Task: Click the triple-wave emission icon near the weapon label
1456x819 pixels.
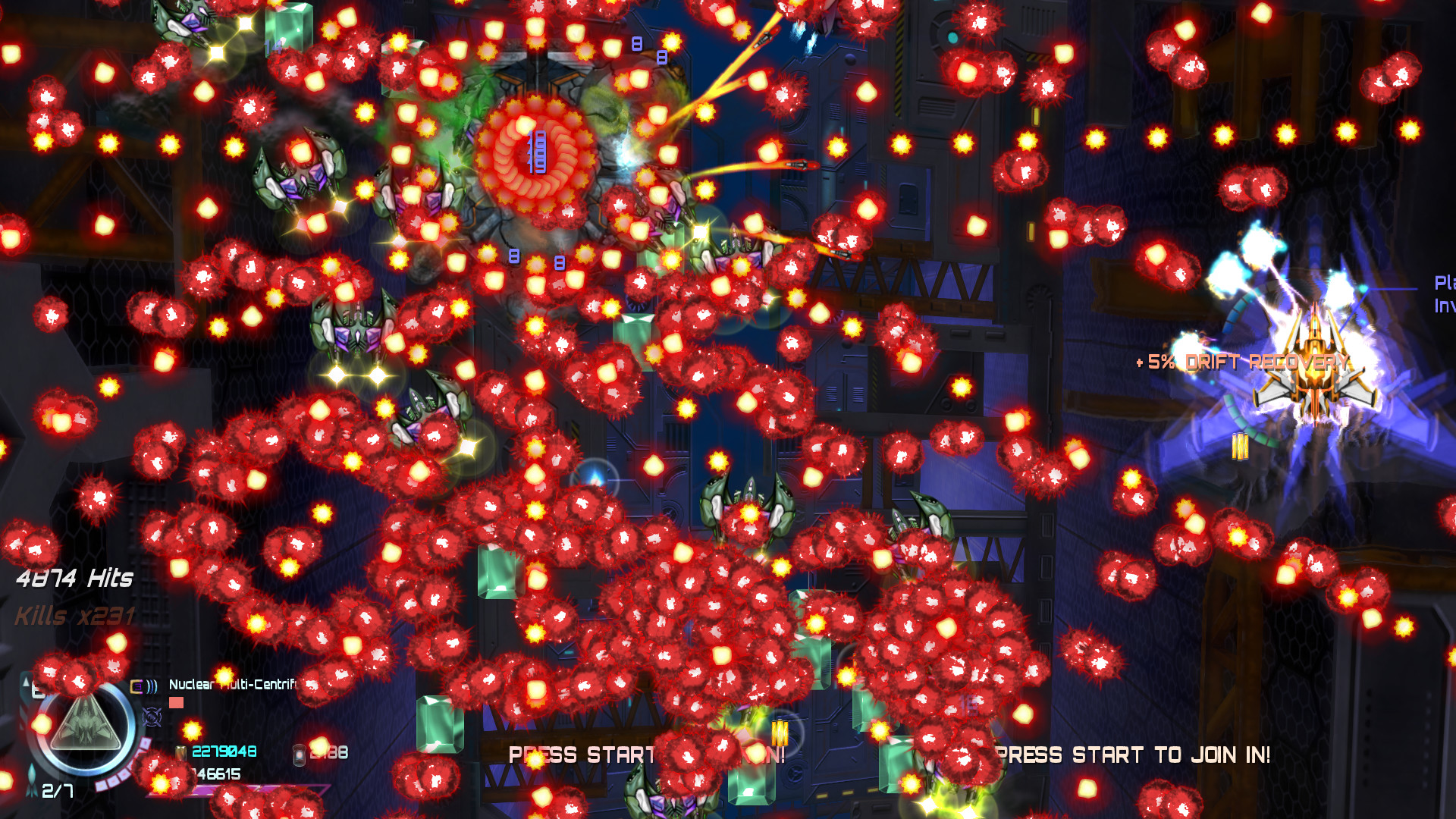Action: pos(151,686)
